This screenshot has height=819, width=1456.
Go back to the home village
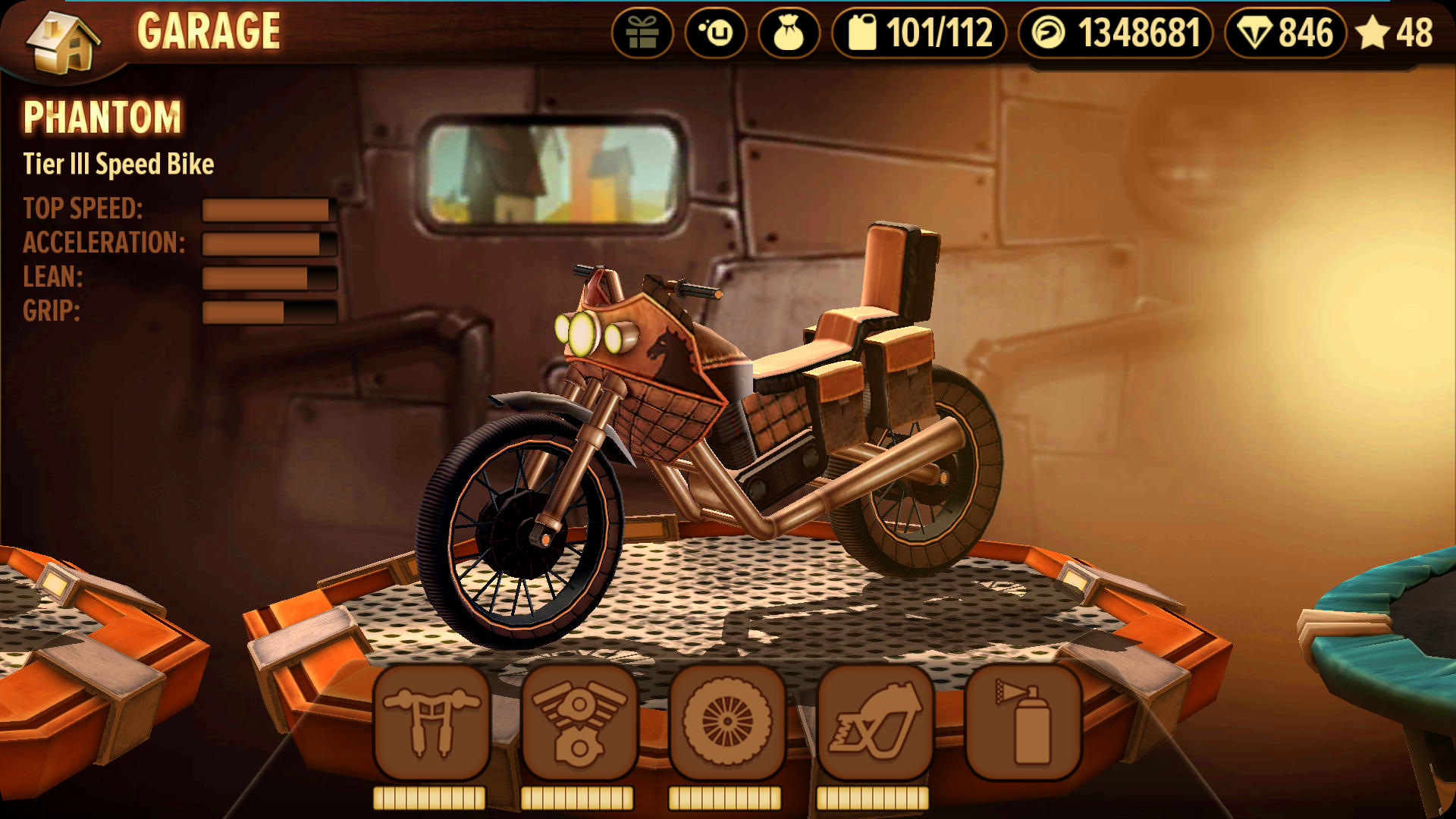(x=62, y=42)
